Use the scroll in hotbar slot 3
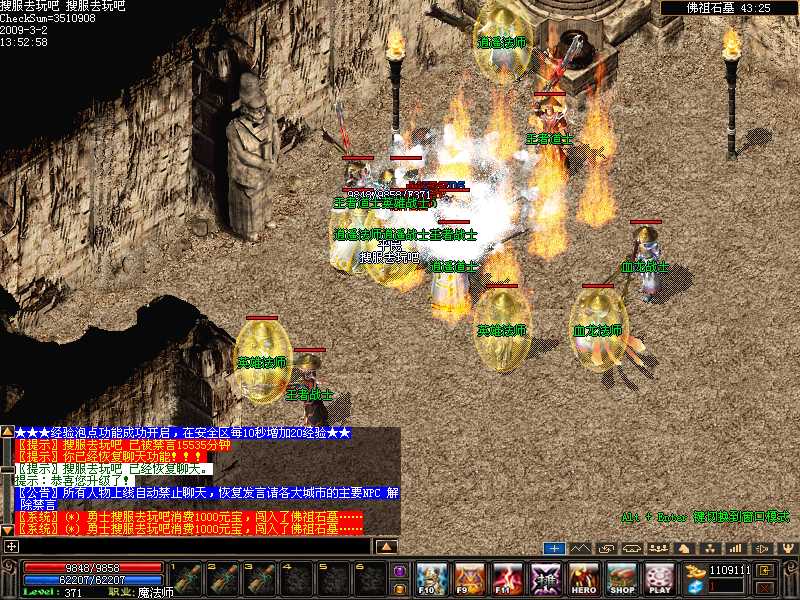The height and width of the screenshot is (600, 800). [x=259, y=579]
